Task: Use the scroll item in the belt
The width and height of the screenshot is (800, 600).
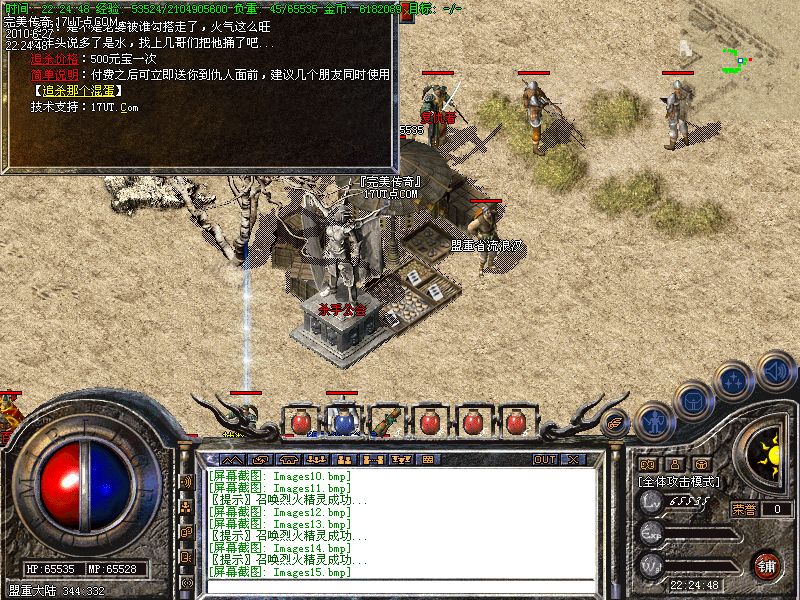Action: pyautogui.click(x=386, y=420)
